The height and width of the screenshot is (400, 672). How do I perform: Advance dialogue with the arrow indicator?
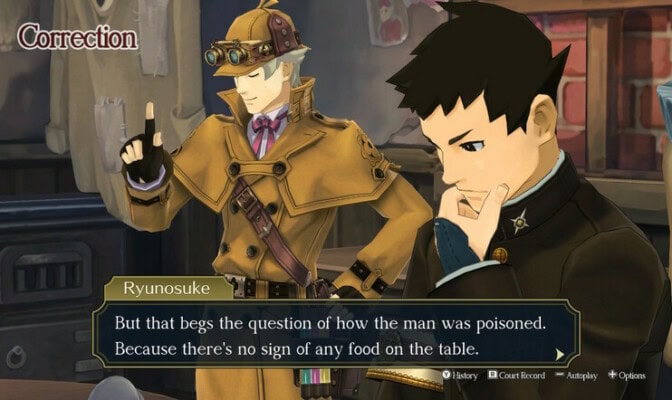(560, 353)
